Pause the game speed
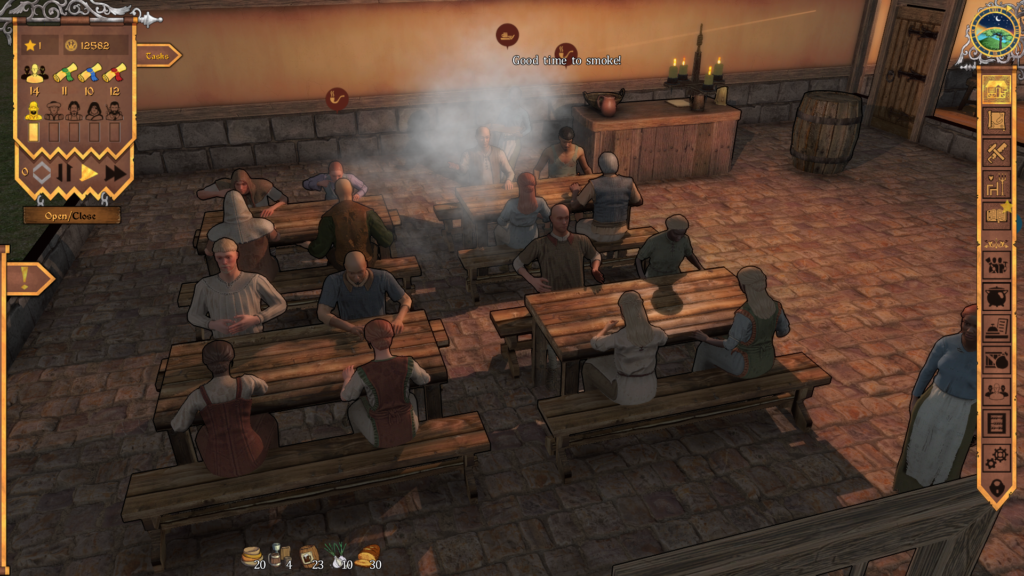This screenshot has height=576, width=1024. (64, 172)
